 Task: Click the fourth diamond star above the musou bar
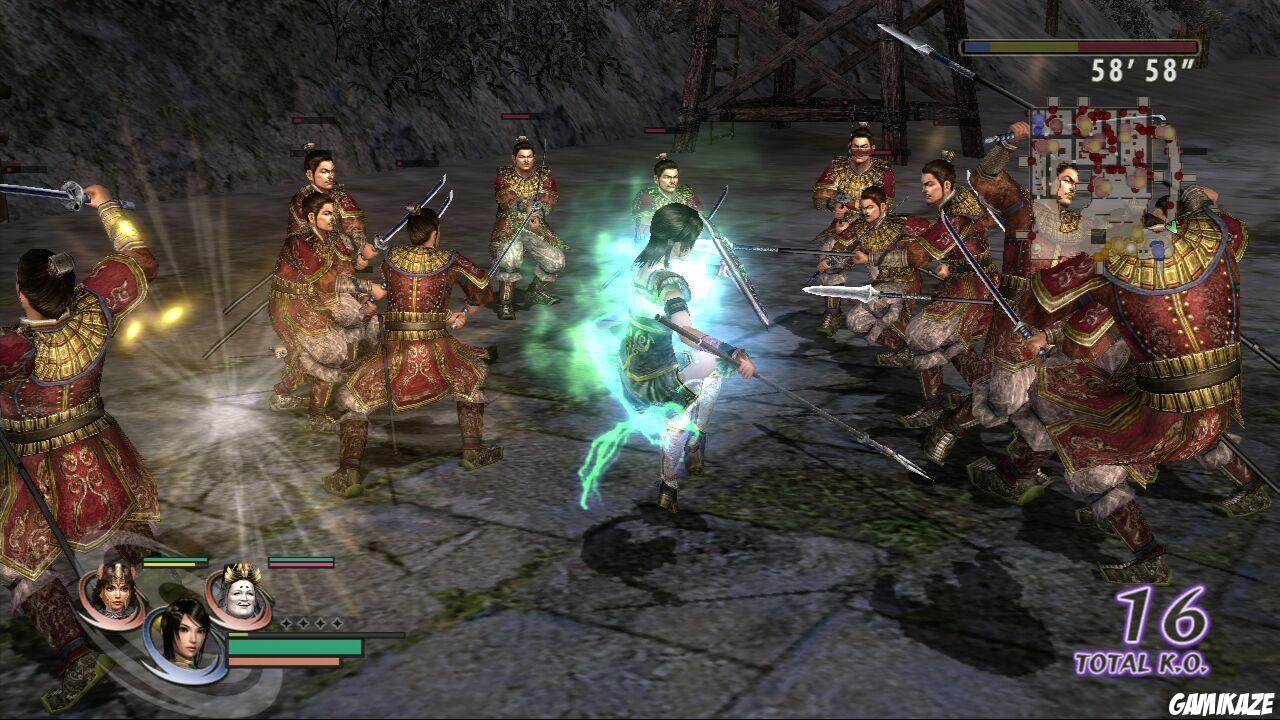pos(338,623)
